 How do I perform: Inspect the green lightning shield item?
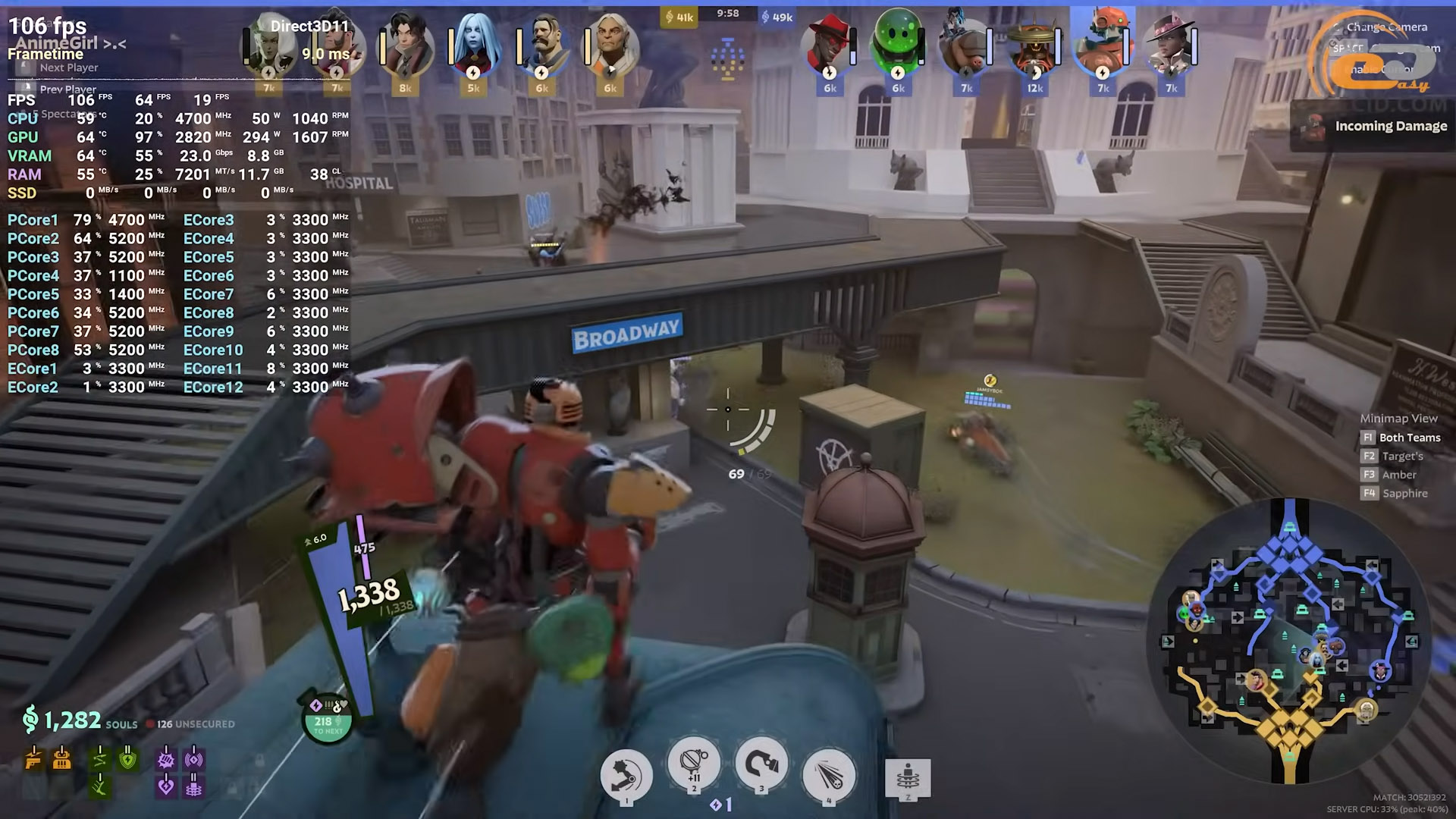(x=128, y=759)
